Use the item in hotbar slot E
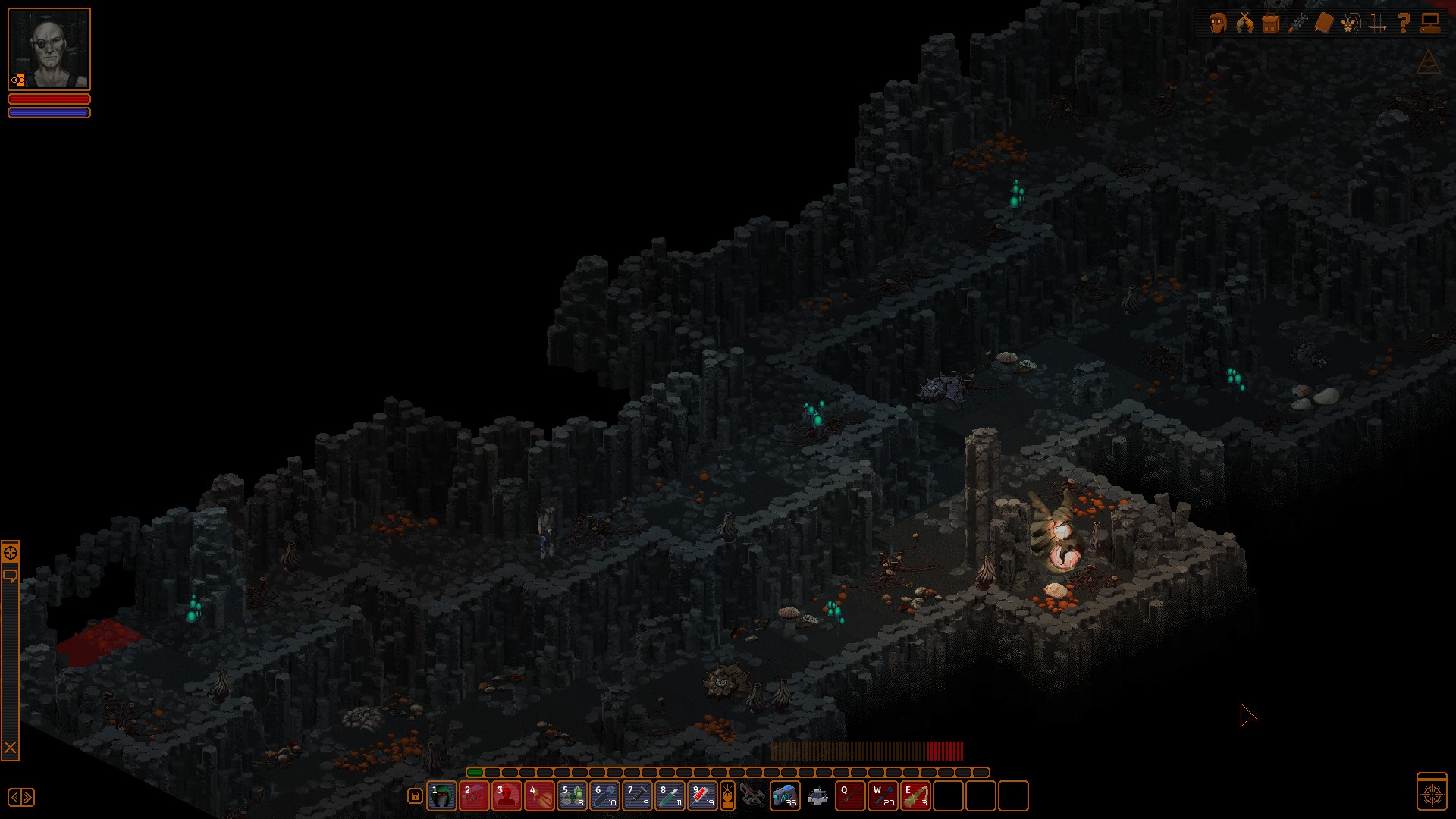The image size is (1456, 819). [x=915, y=796]
